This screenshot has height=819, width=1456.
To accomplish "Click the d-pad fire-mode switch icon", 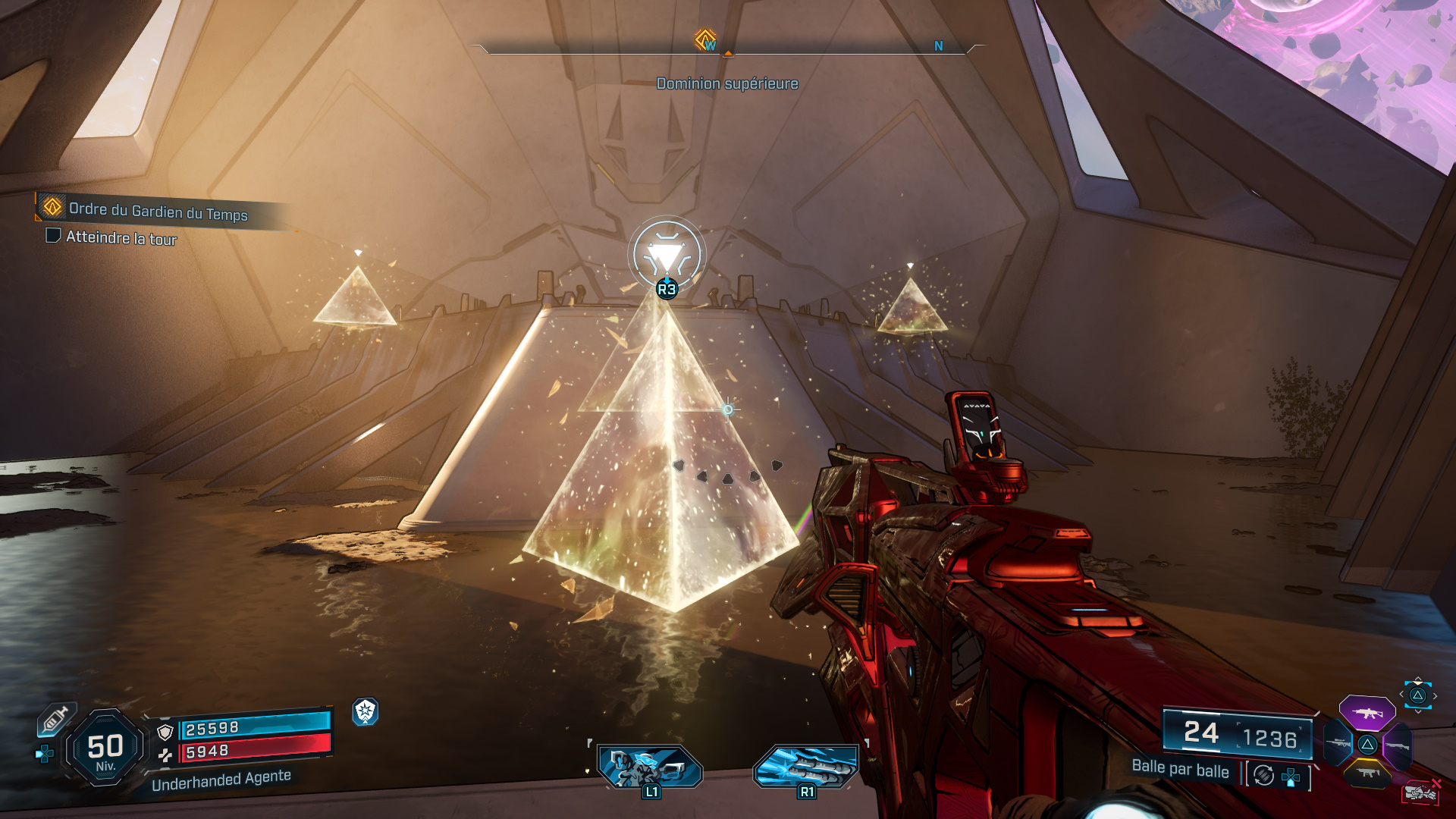I will point(1291,778).
